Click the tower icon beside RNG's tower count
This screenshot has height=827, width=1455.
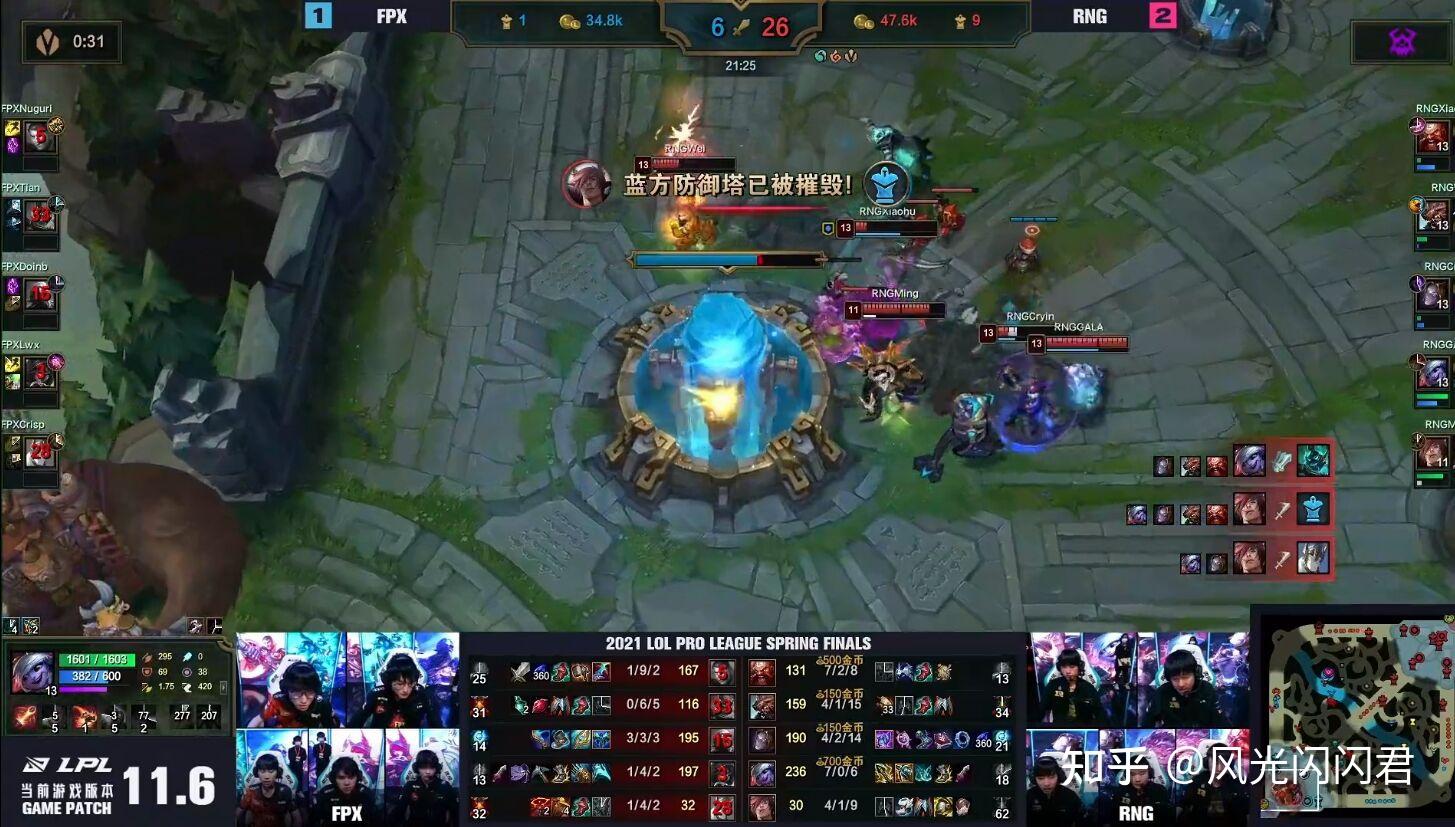[x=959, y=21]
